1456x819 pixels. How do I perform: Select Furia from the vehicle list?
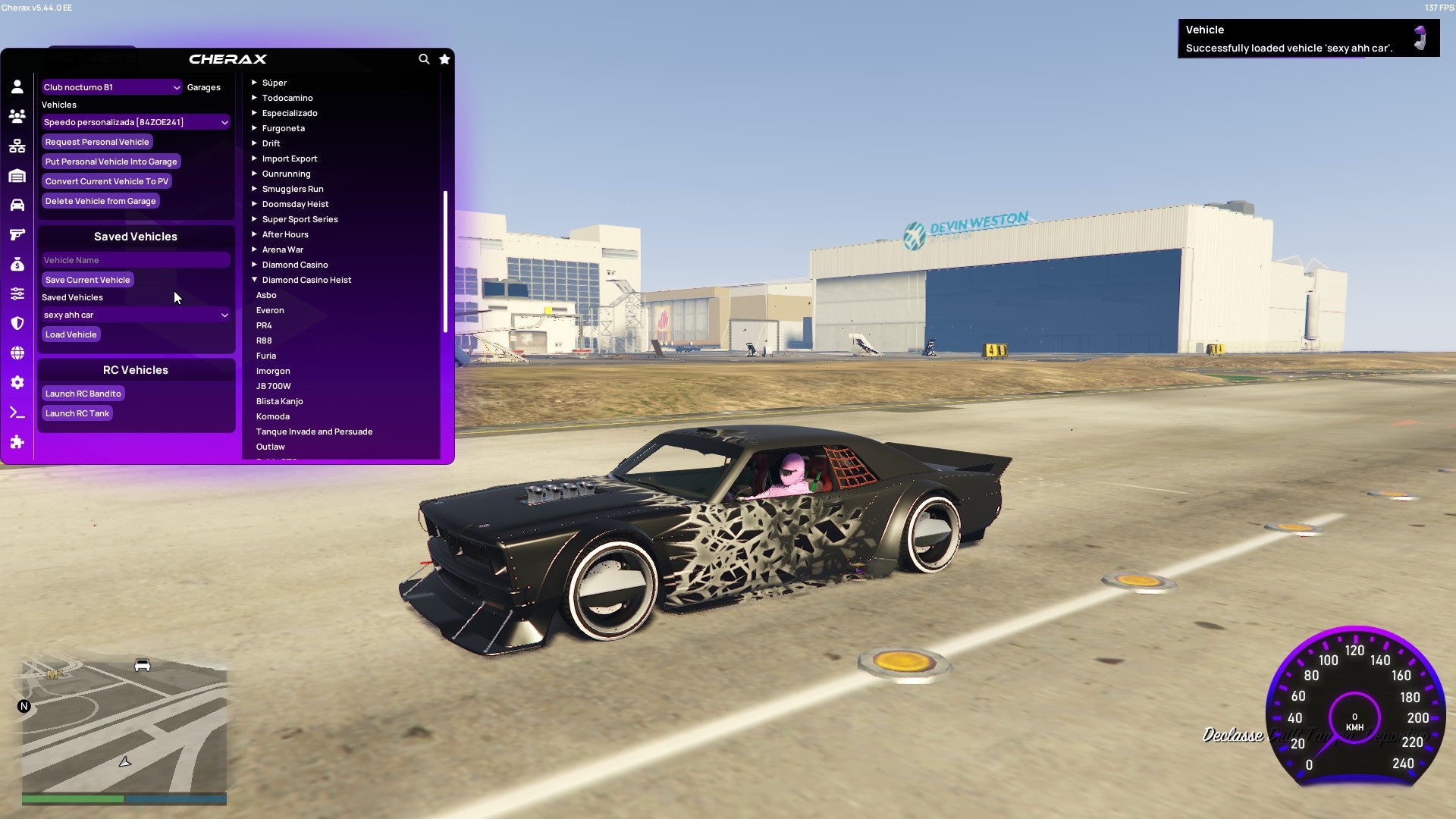(266, 356)
